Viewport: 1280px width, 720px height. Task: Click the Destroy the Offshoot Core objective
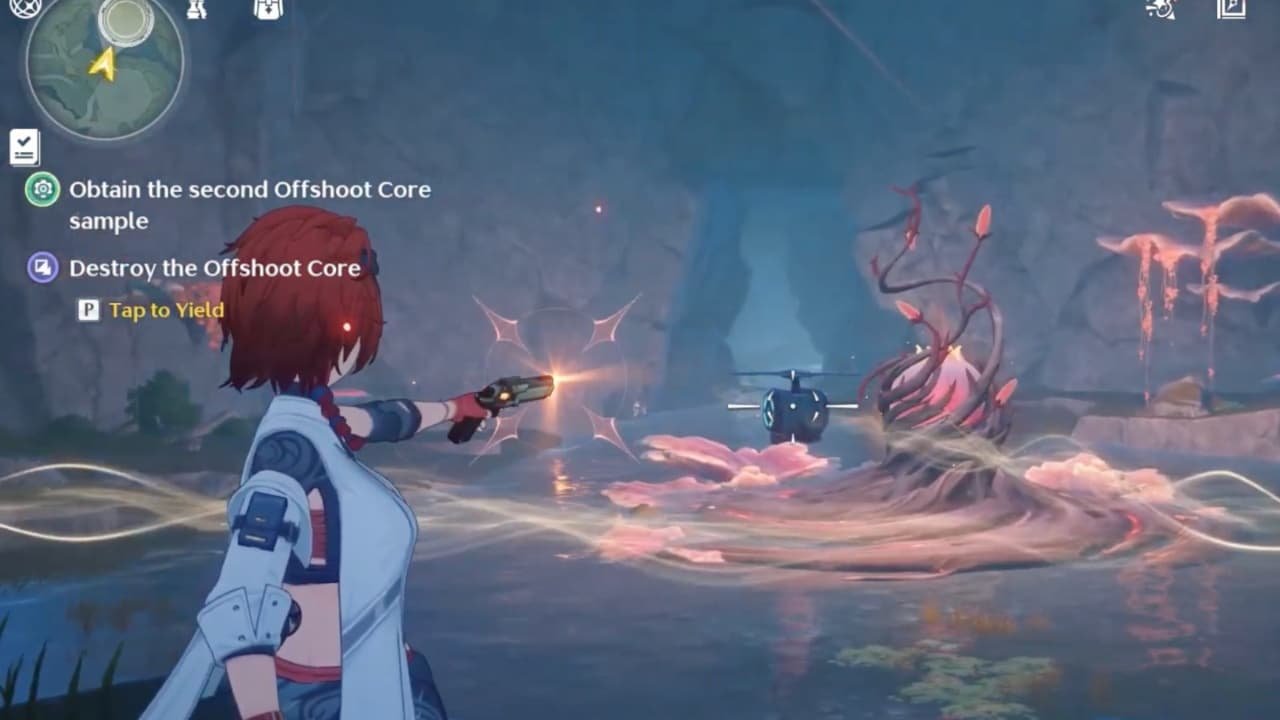click(213, 268)
